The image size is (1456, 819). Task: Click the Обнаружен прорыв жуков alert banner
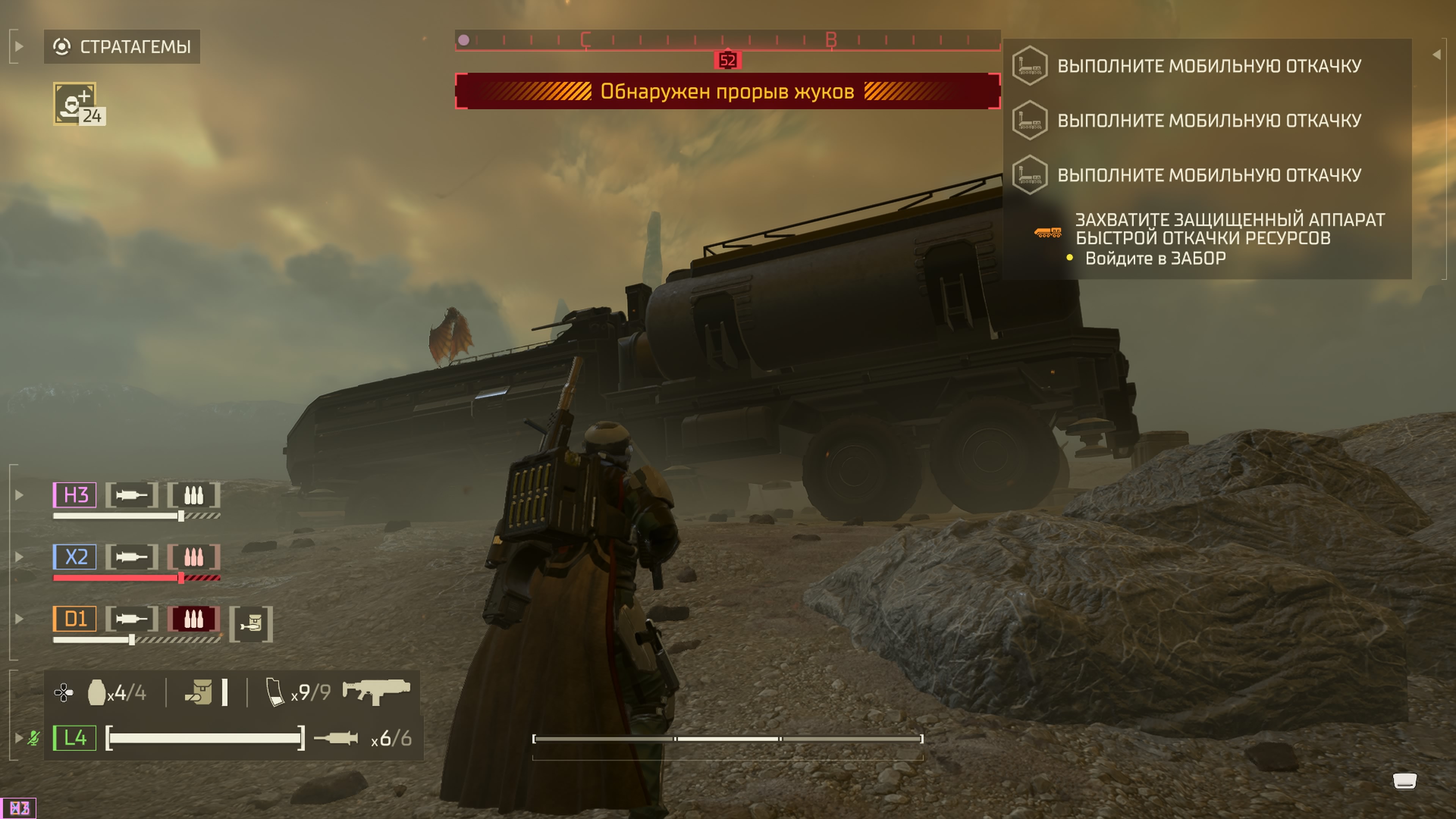tap(728, 91)
